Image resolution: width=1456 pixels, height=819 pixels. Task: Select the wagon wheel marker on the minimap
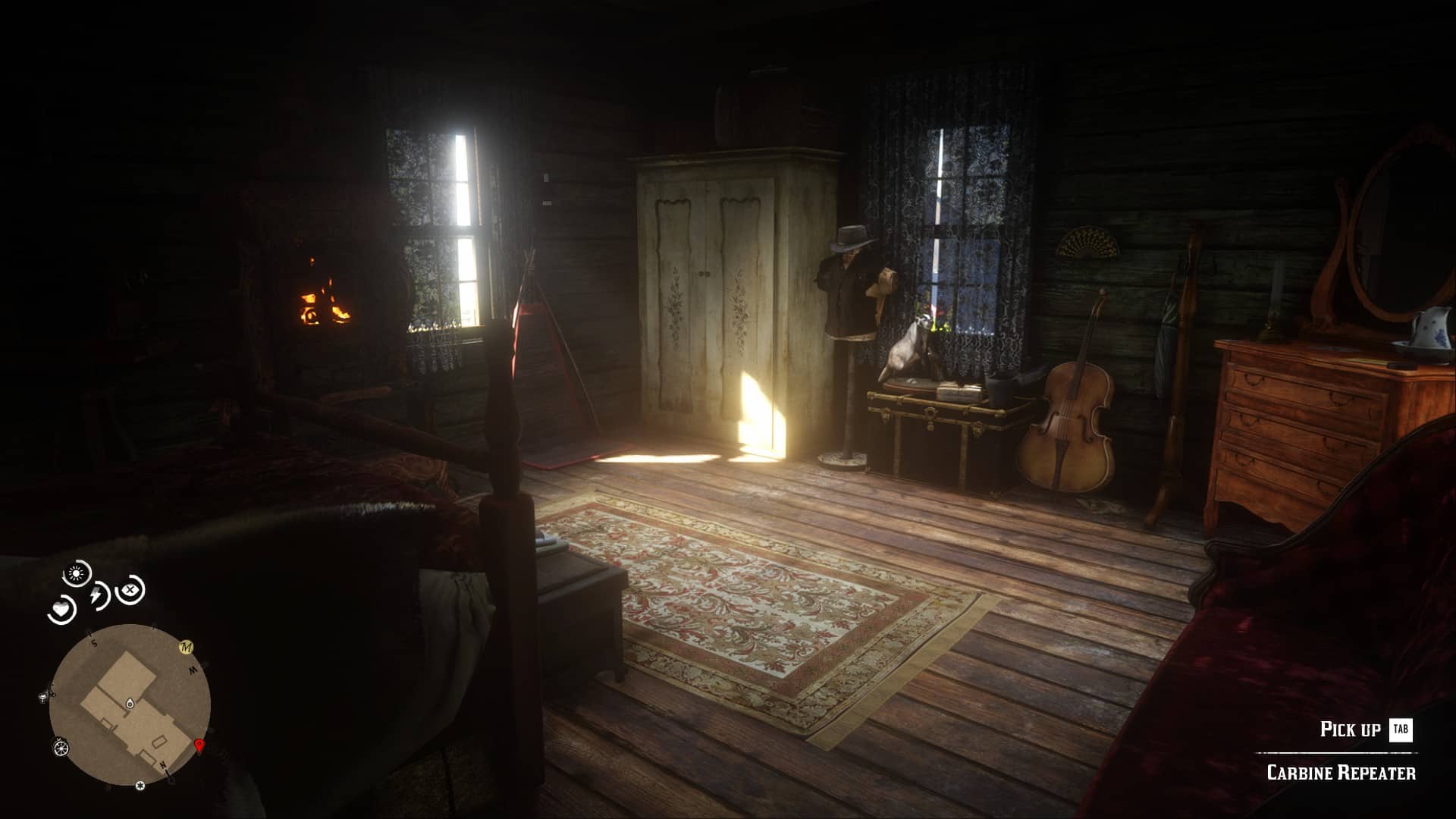[61, 748]
